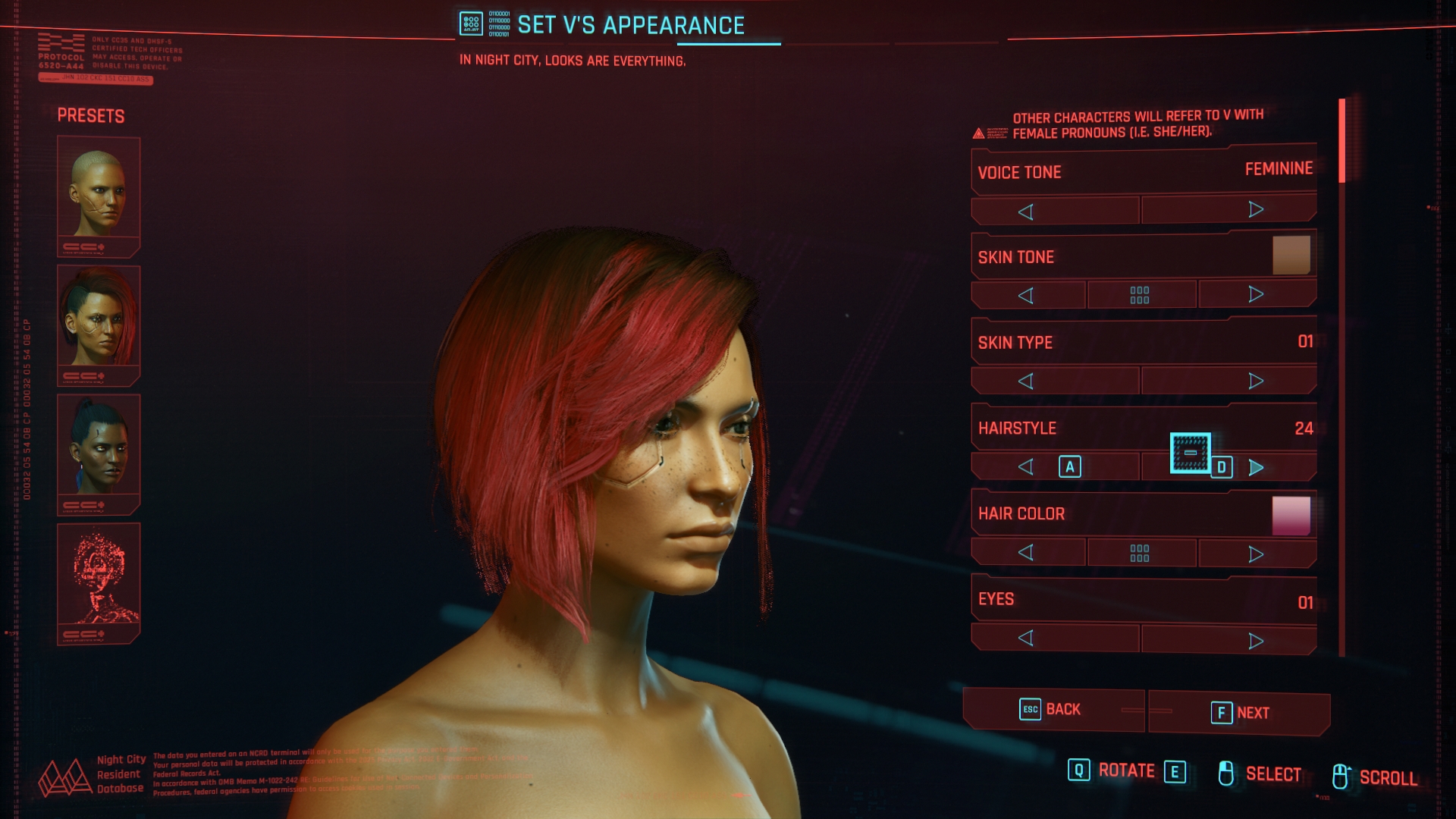Choose the next Hairstyle
This screenshot has height=819, width=1456.
[x=1256, y=467]
